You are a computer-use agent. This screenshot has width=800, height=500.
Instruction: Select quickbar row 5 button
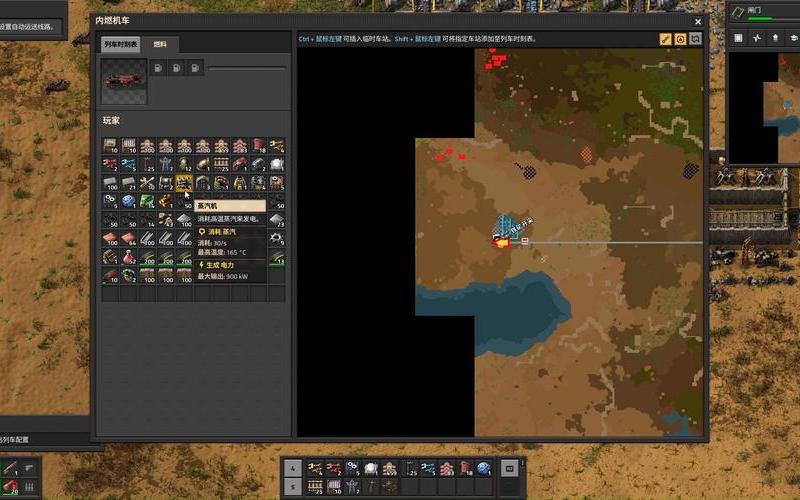[x=291, y=487]
